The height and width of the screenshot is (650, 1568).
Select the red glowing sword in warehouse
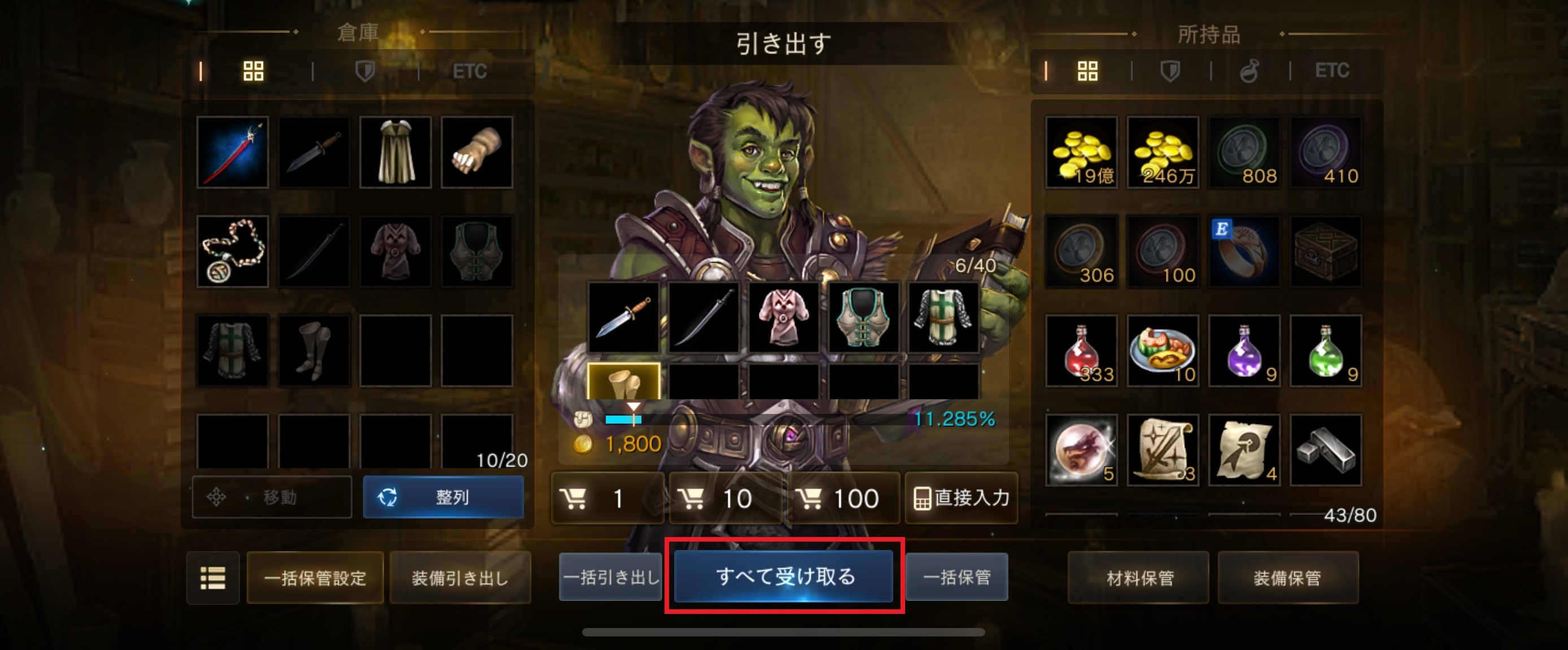pyautogui.click(x=233, y=152)
